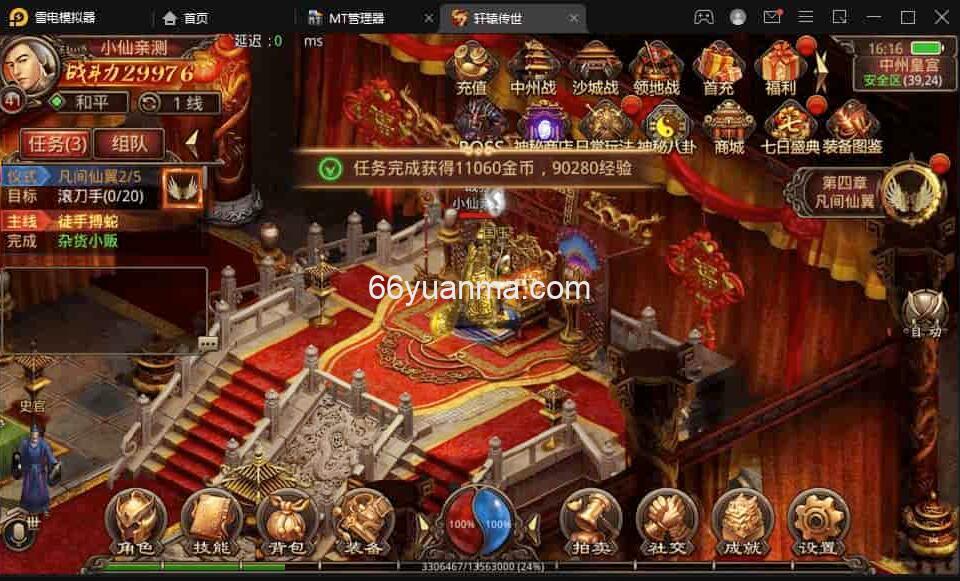Toggle the 和平 peace attack mode button
The image size is (960, 581).
click(x=89, y=102)
